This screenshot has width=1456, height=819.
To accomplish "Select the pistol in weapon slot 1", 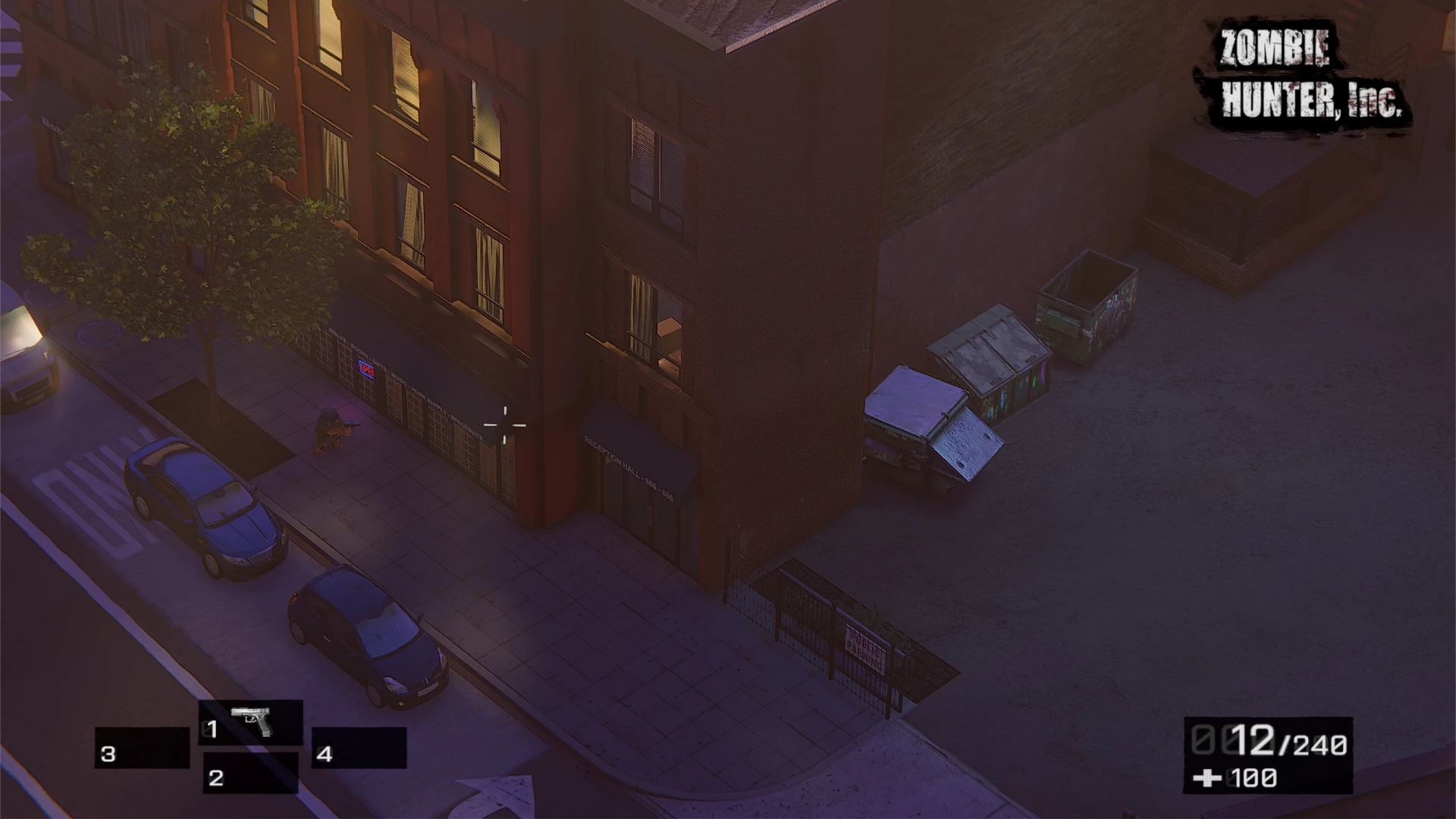I will (251, 723).
